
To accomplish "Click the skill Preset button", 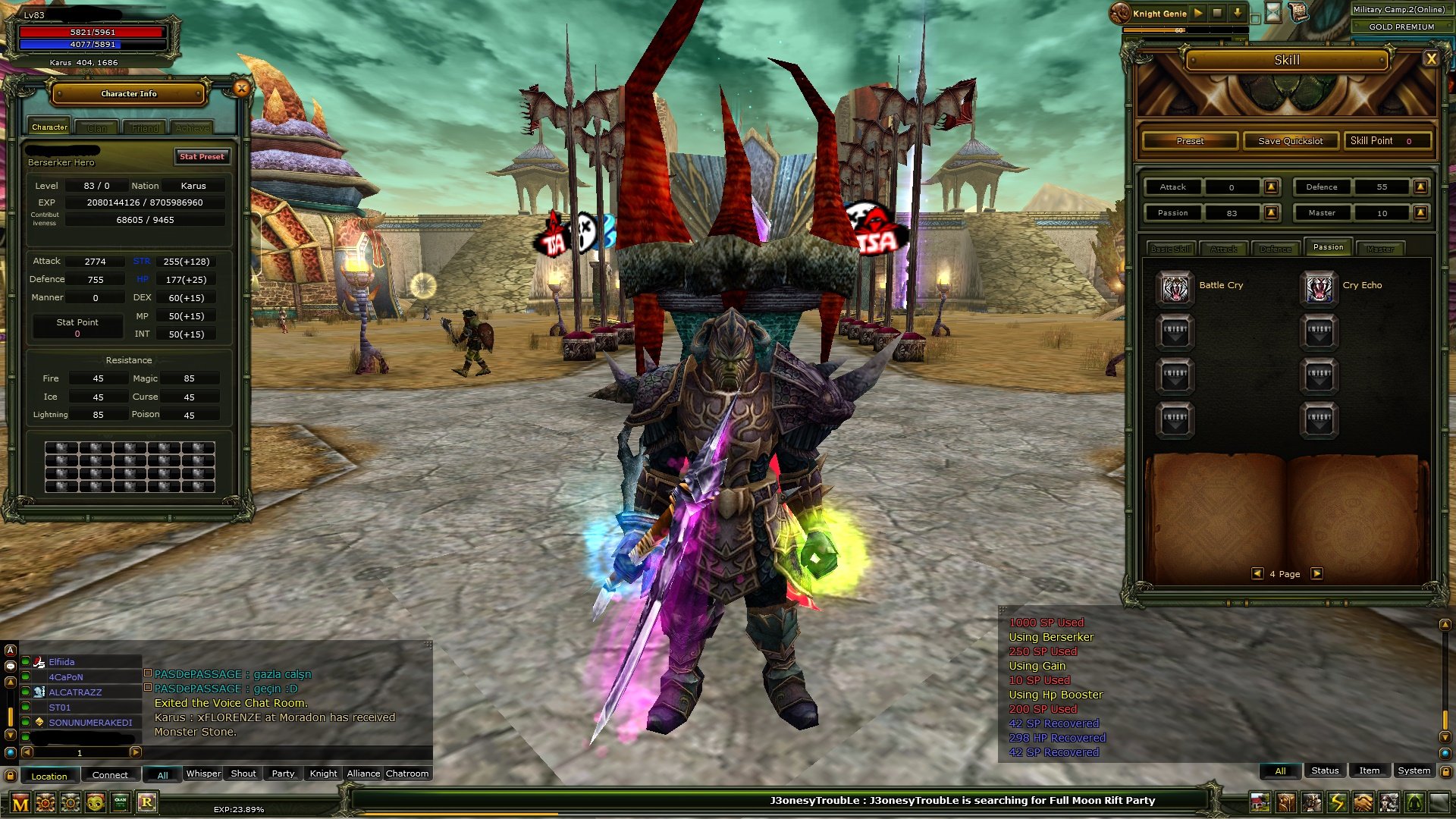I will tap(1190, 141).
